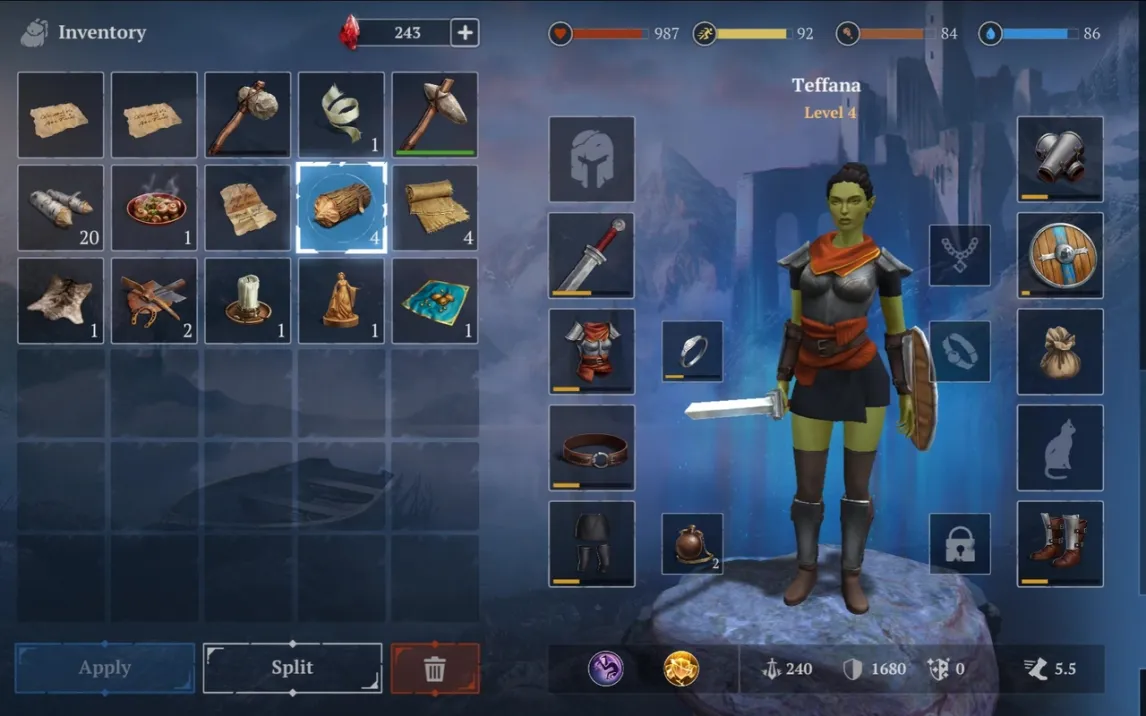The image size is (1146, 716).
Task: Select the stew bowl food slot
Action: (154, 208)
